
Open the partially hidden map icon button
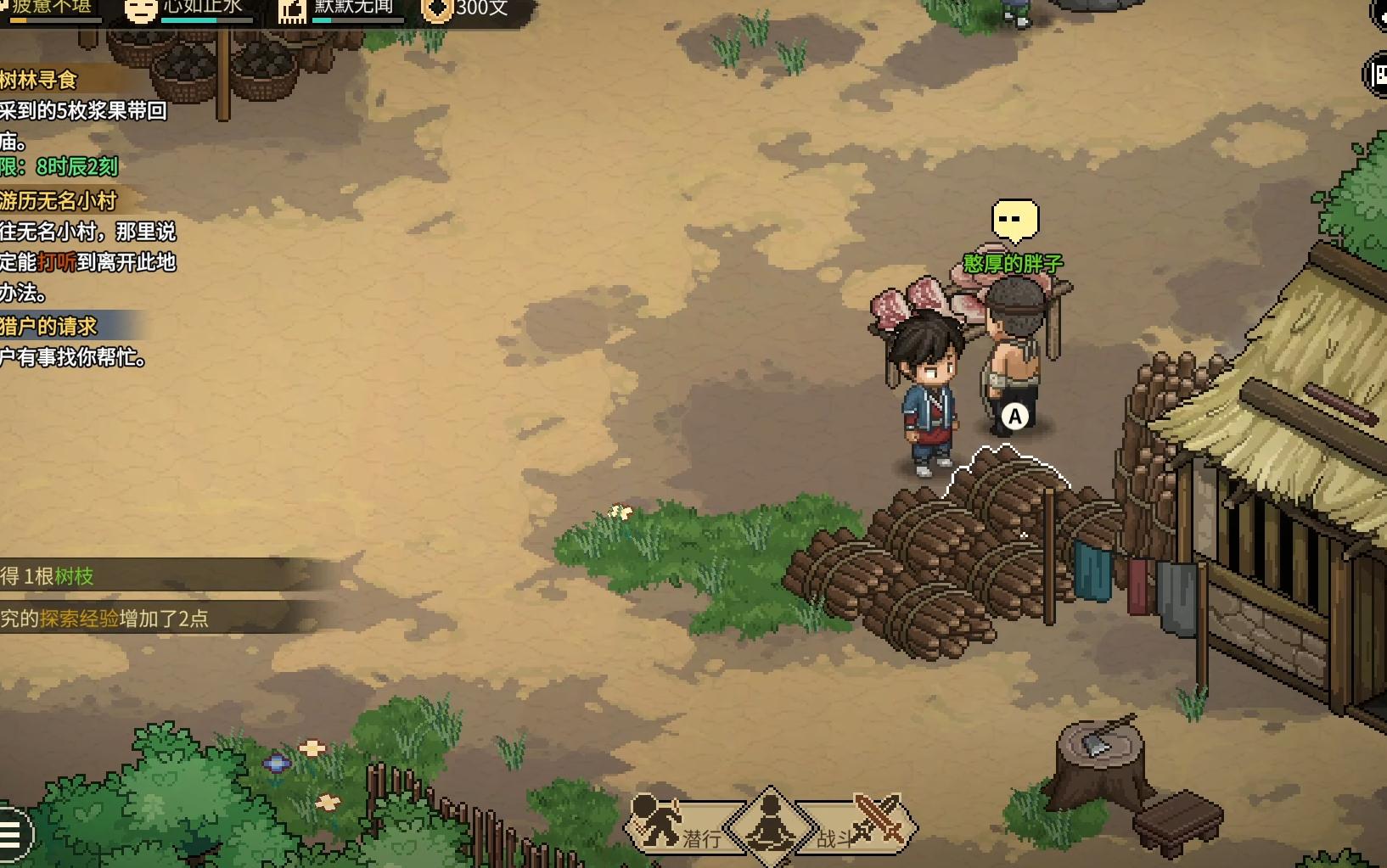(x=1376, y=75)
